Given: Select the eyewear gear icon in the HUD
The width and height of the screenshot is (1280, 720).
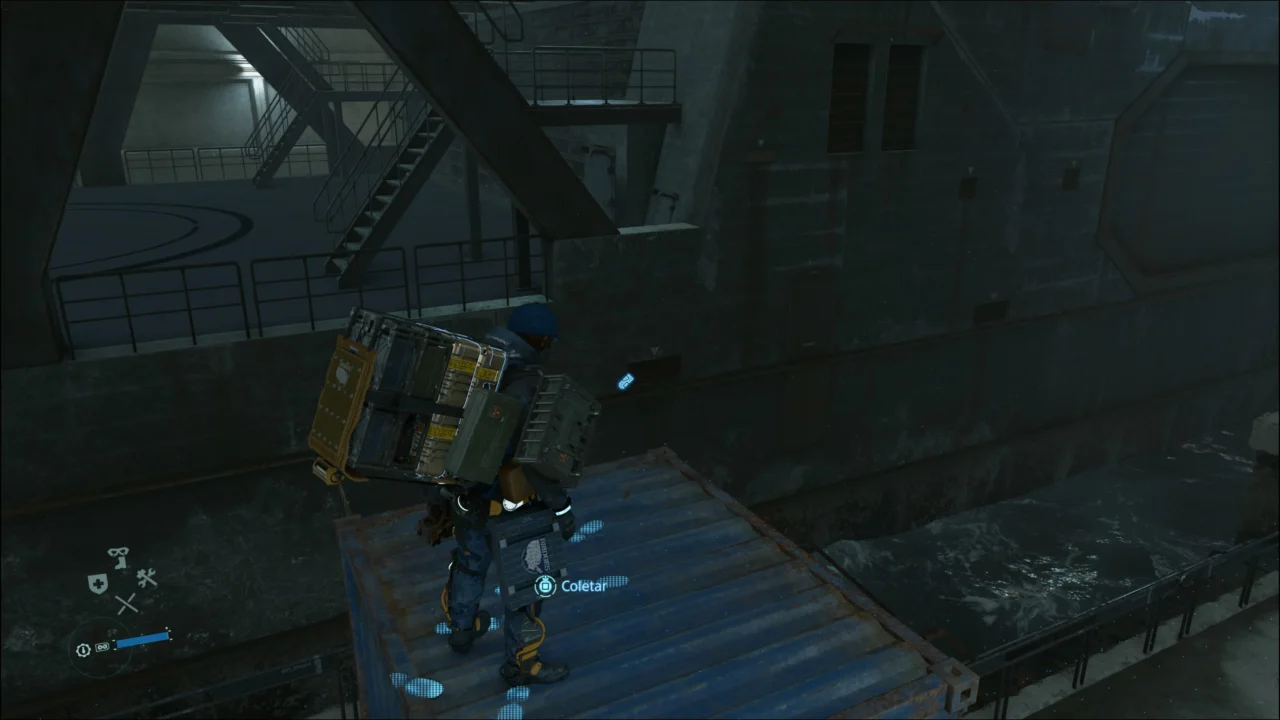Looking at the screenshot, I should point(116,553).
